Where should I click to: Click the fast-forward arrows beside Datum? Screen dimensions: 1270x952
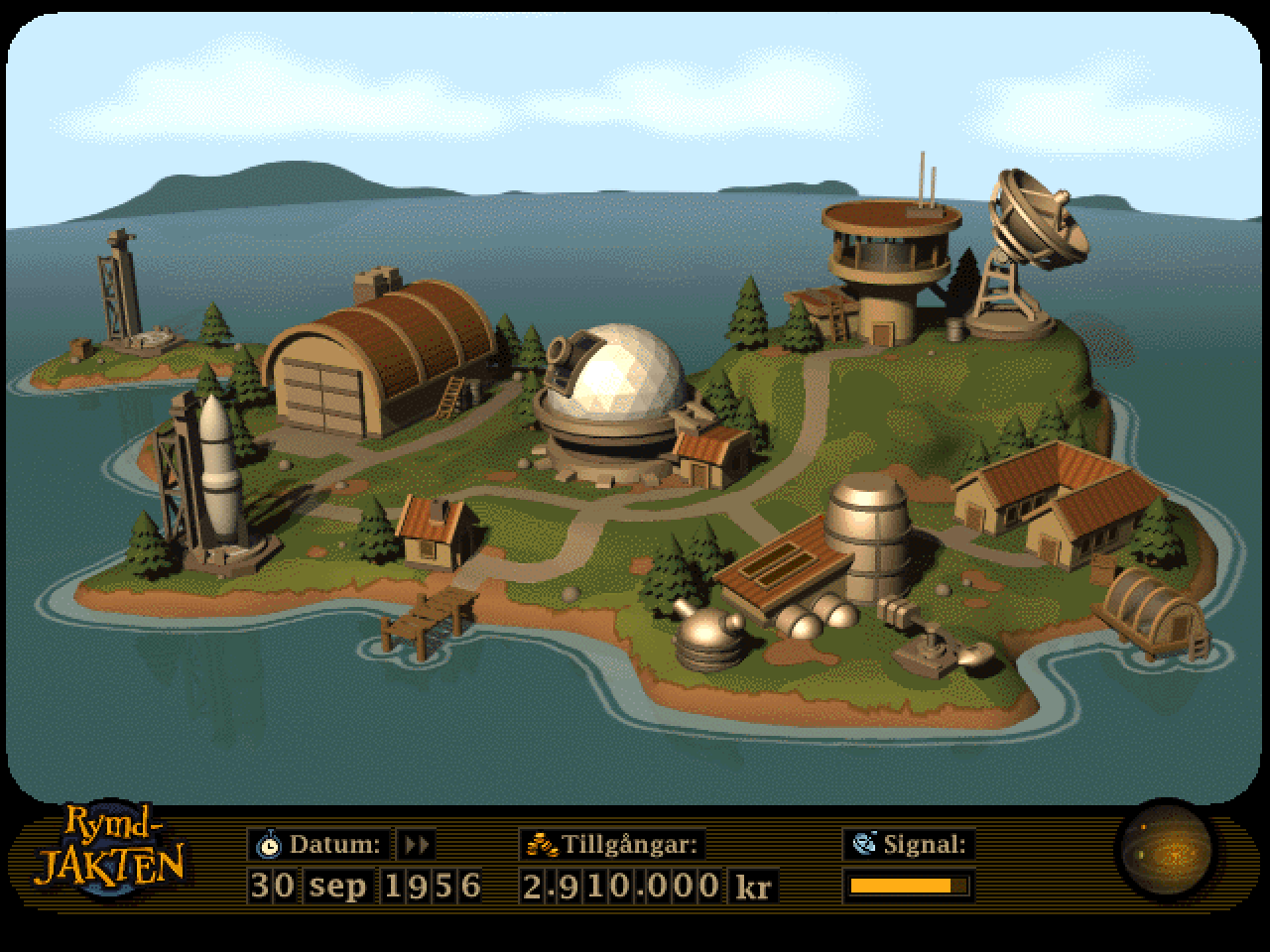[x=417, y=845]
